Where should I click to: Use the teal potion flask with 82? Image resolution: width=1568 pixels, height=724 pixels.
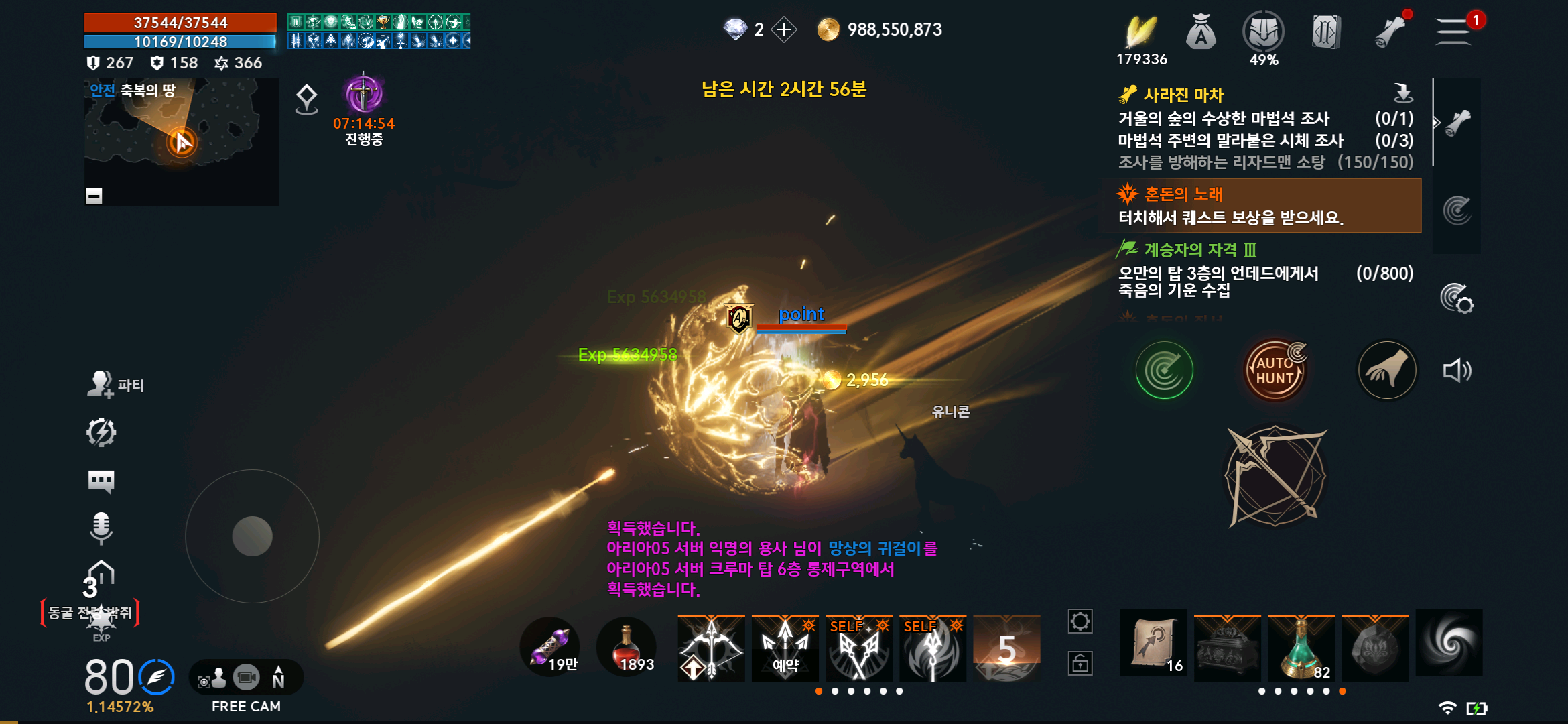coord(1301,646)
